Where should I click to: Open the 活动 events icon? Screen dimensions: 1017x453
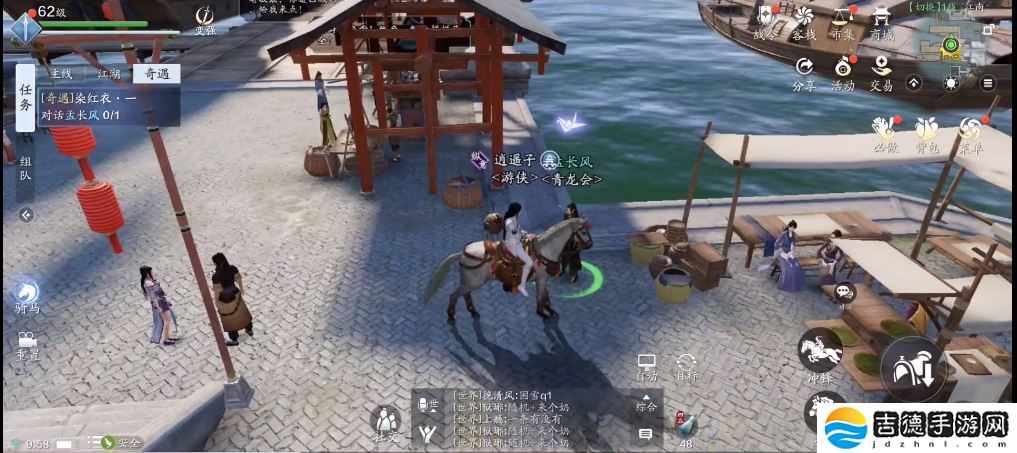(x=843, y=71)
